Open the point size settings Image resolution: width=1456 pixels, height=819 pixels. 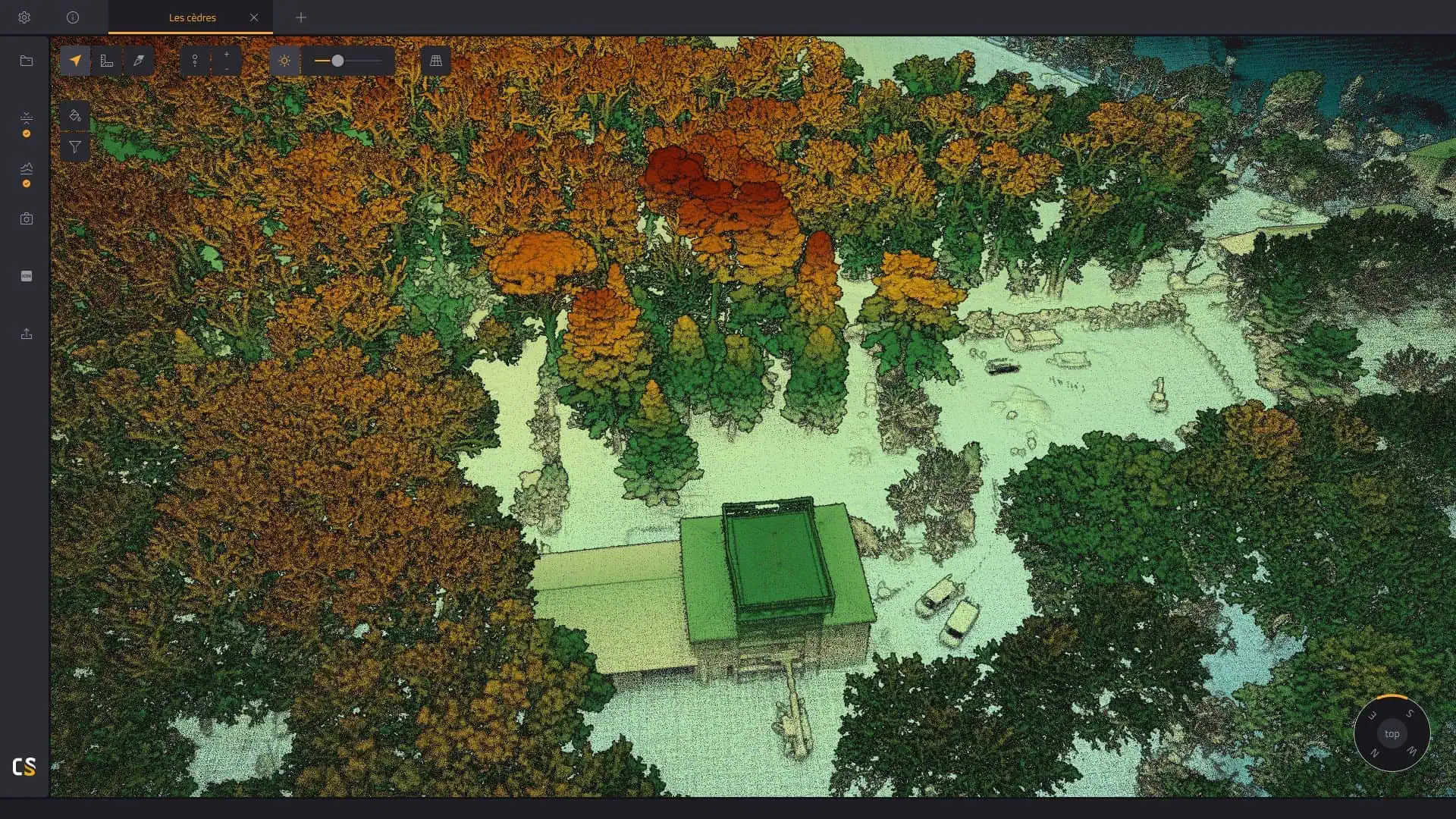point(196,61)
